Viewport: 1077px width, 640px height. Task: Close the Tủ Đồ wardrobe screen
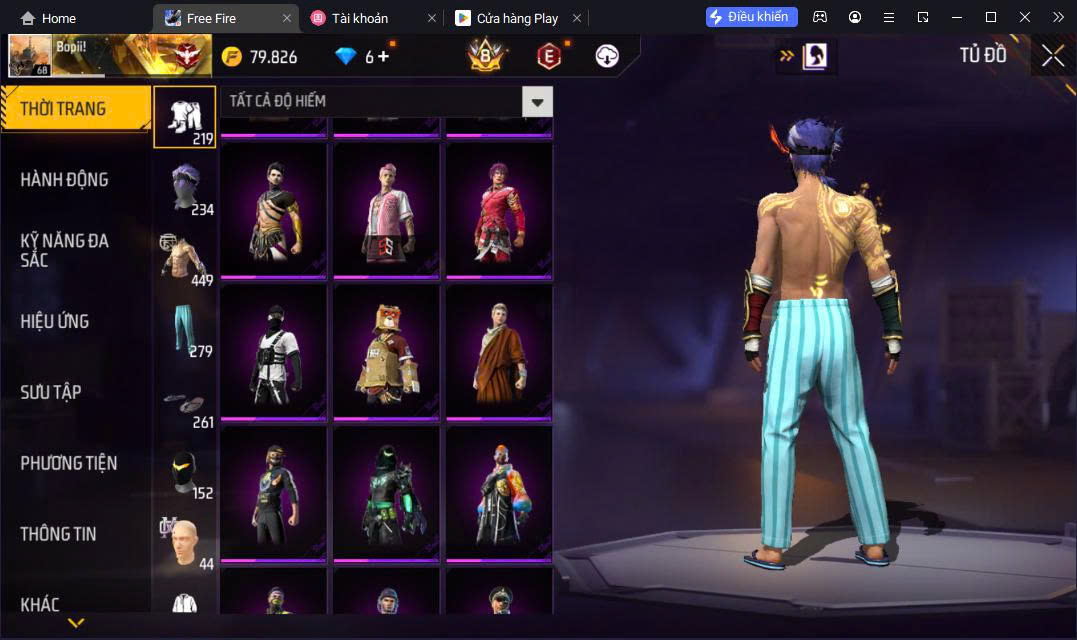click(x=1053, y=56)
